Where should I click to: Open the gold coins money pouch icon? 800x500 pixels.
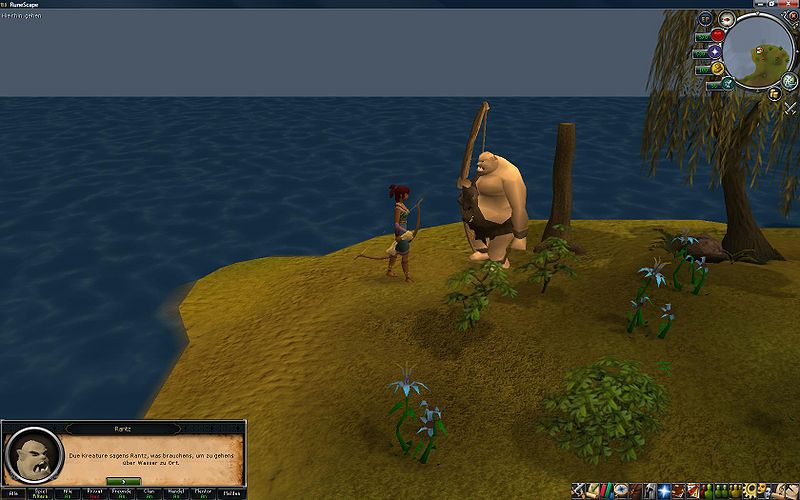(x=774, y=93)
